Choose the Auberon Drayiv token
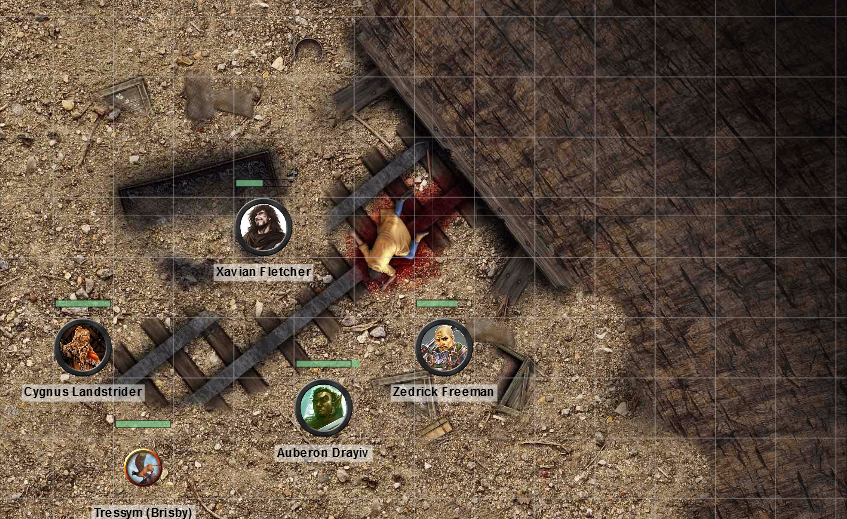 (323, 408)
